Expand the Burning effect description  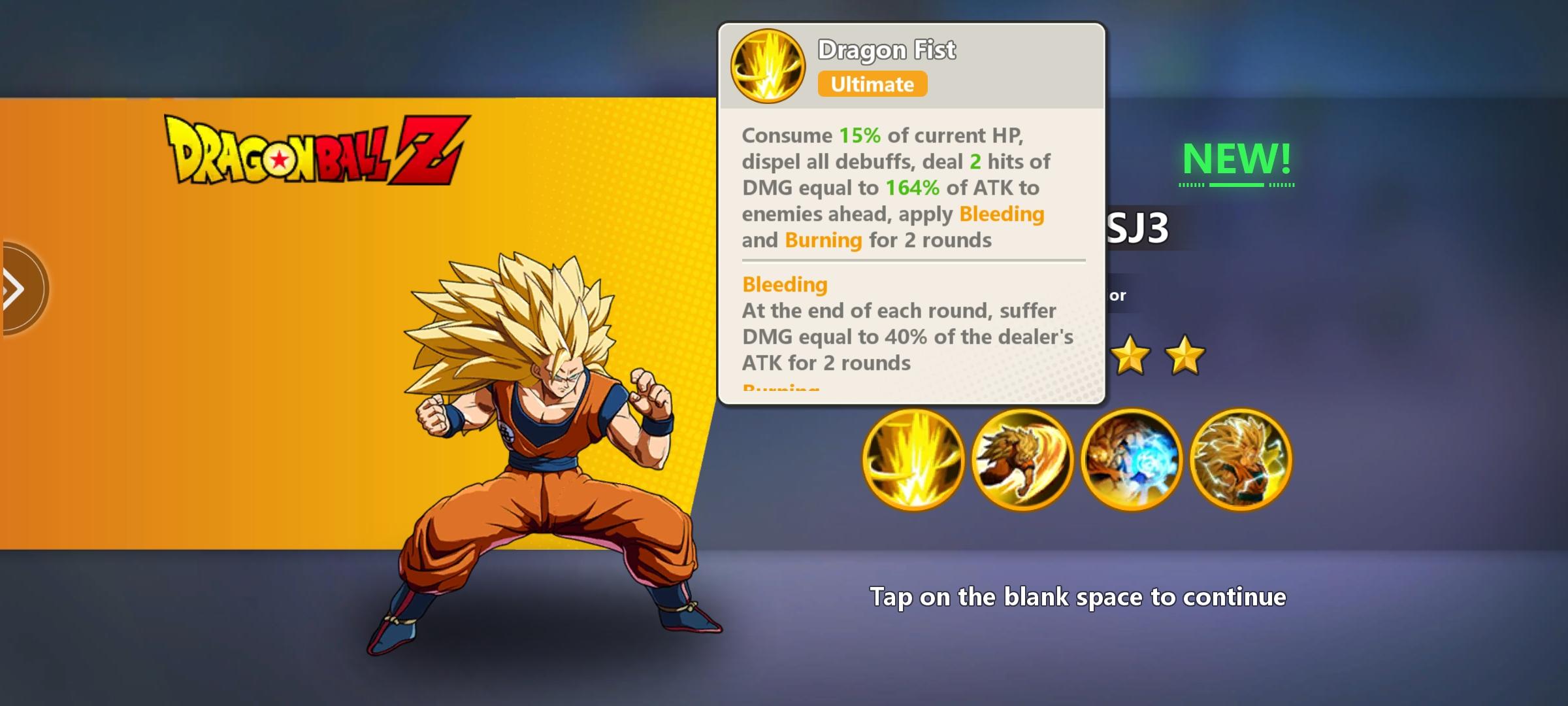(x=781, y=389)
